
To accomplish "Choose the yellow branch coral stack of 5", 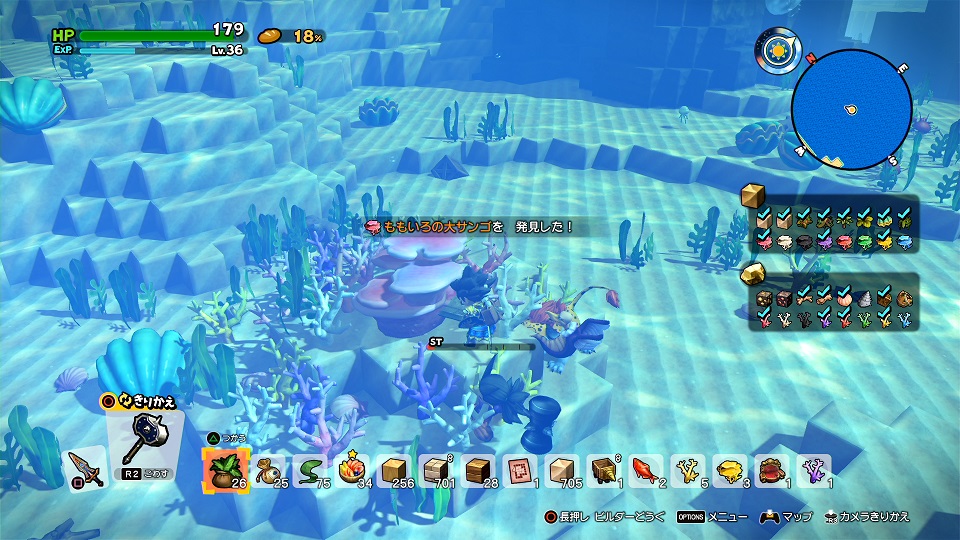I will [x=687, y=470].
